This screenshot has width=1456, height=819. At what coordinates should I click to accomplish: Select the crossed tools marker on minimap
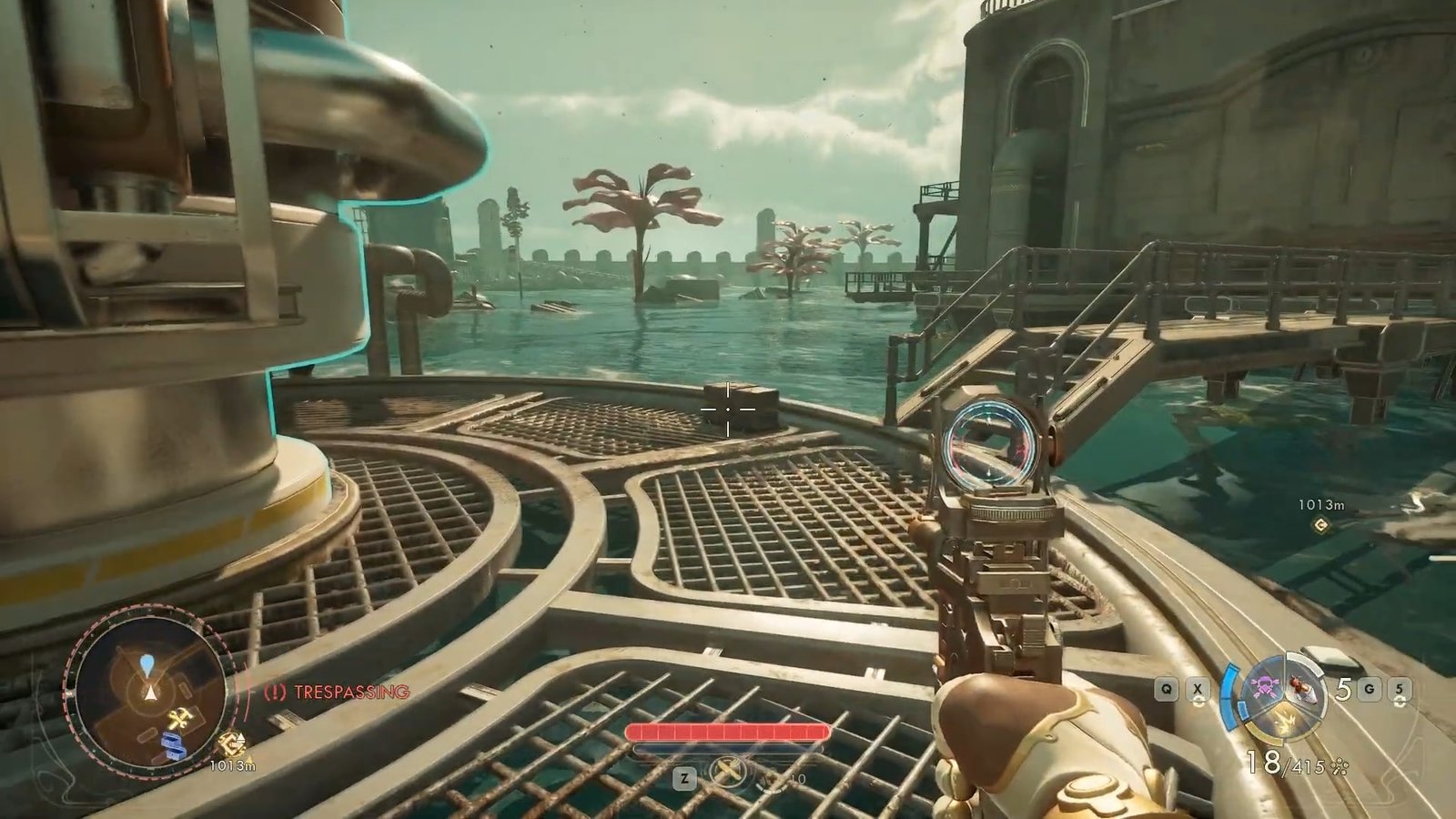click(177, 719)
